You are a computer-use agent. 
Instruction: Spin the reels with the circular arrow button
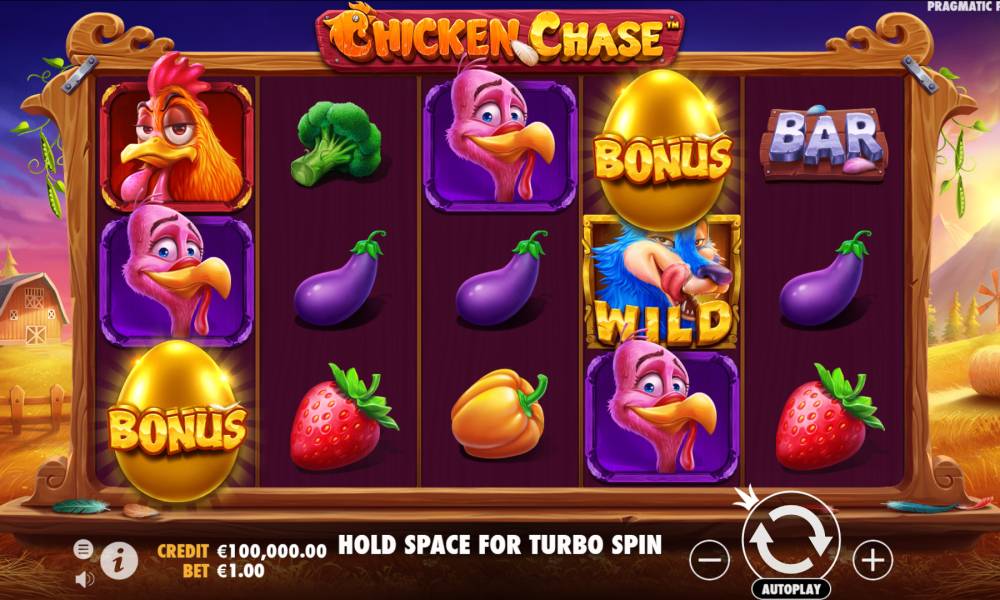coord(790,537)
